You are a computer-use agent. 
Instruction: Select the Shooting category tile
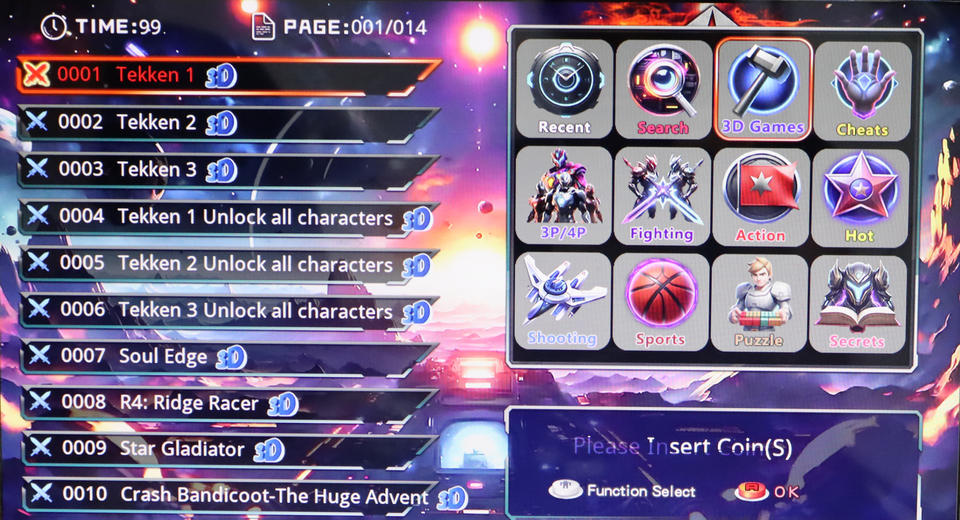(x=562, y=302)
